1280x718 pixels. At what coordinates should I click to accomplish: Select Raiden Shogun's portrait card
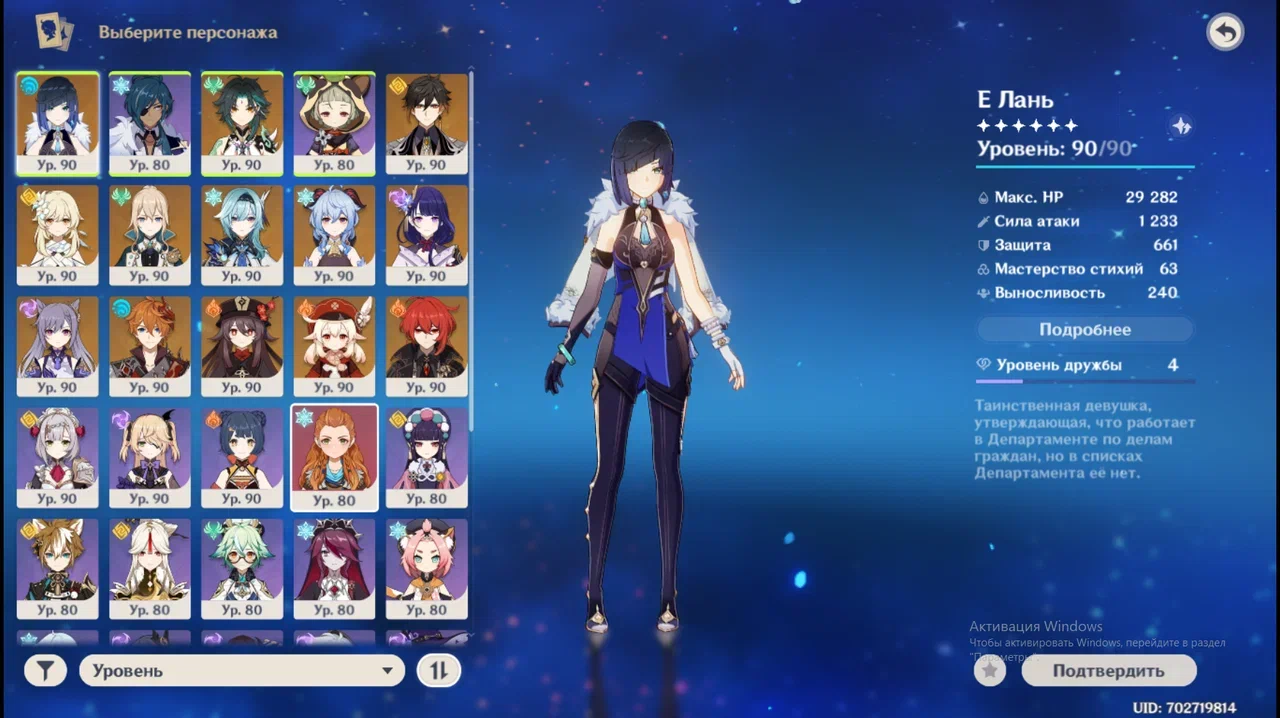click(x=427, y=234)
